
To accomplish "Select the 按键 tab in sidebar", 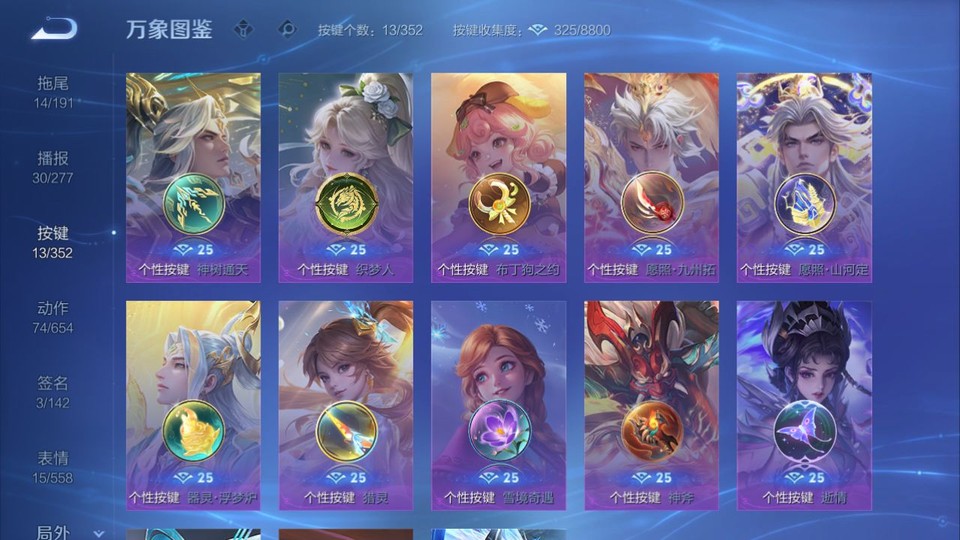I will 53,241.
